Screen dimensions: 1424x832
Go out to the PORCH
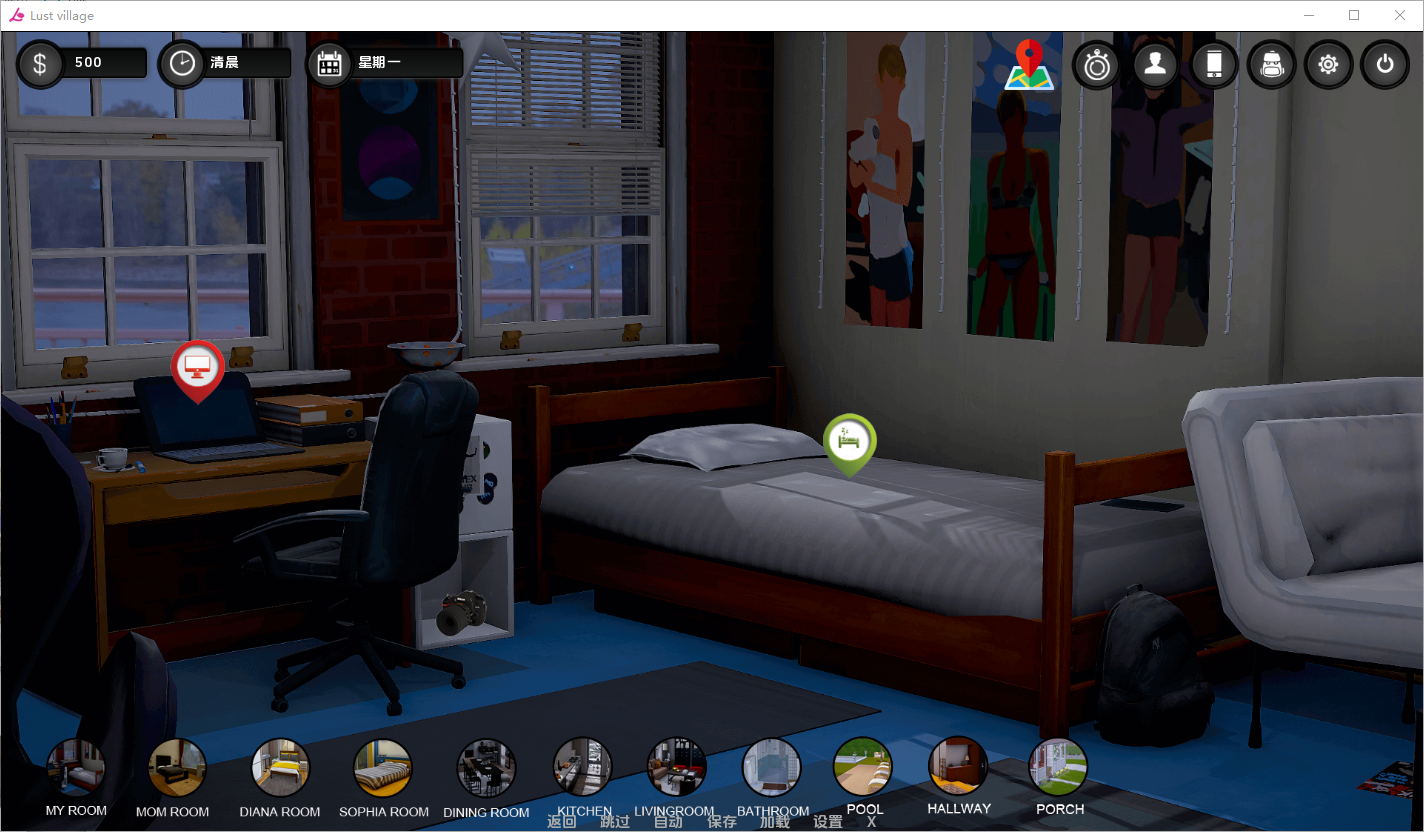click(1059, 766)
